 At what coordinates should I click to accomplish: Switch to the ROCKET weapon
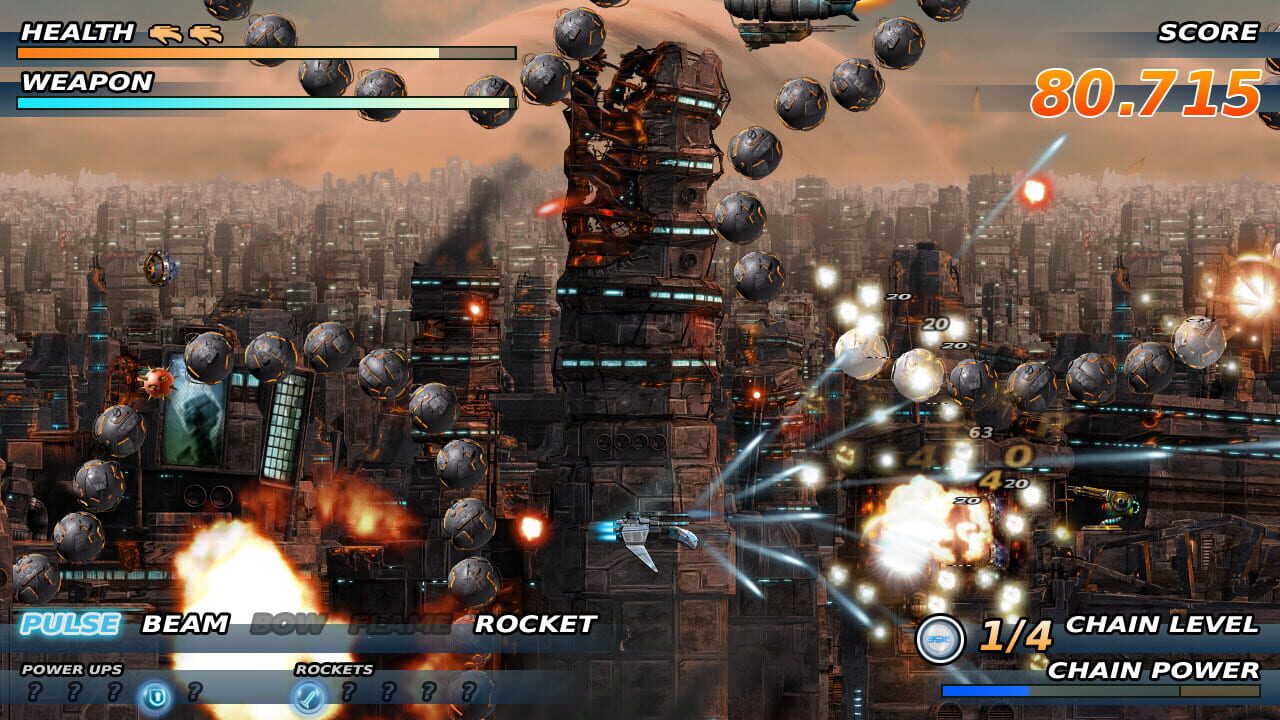[x=534, y=627]
